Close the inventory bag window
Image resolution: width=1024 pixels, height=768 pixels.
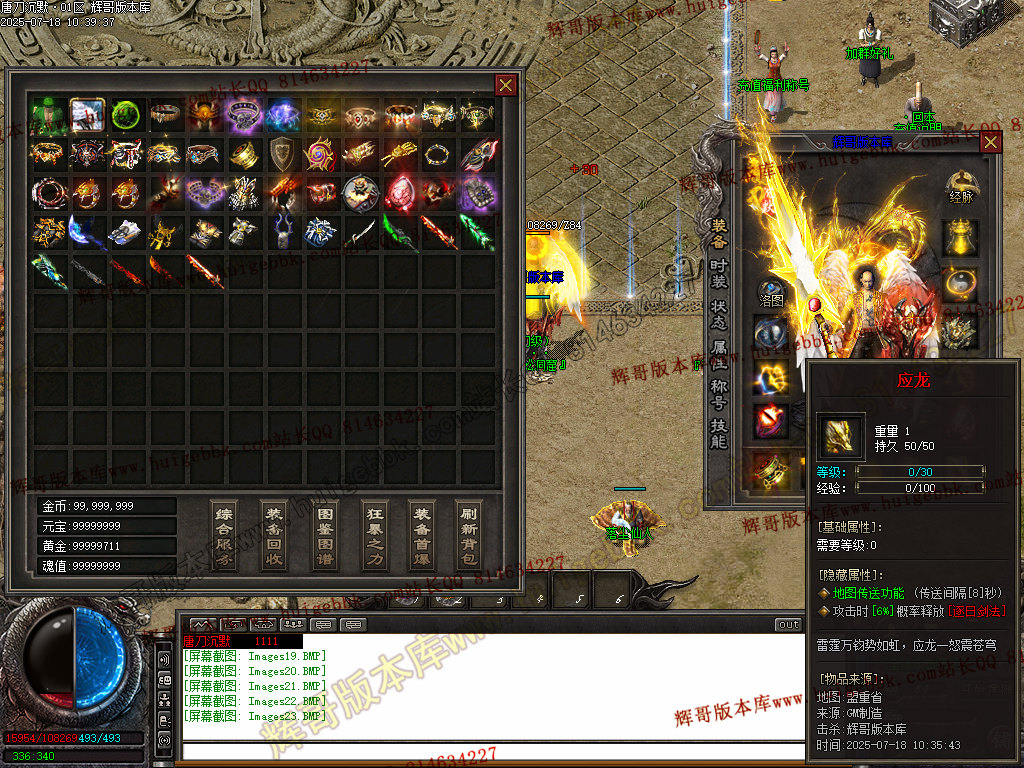click(506, 85)
